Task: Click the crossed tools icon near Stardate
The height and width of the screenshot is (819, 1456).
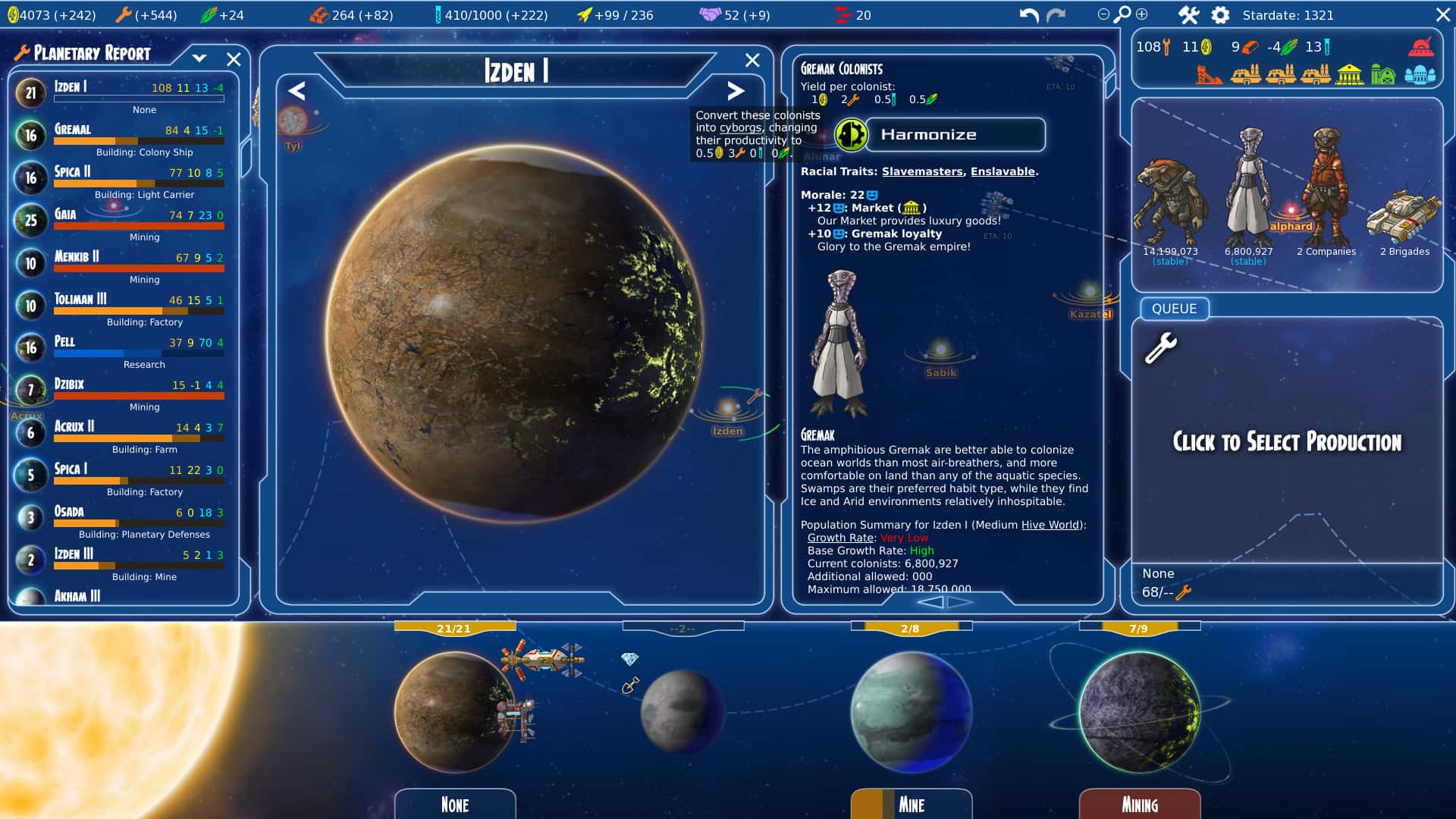Action: [1189, 14]
